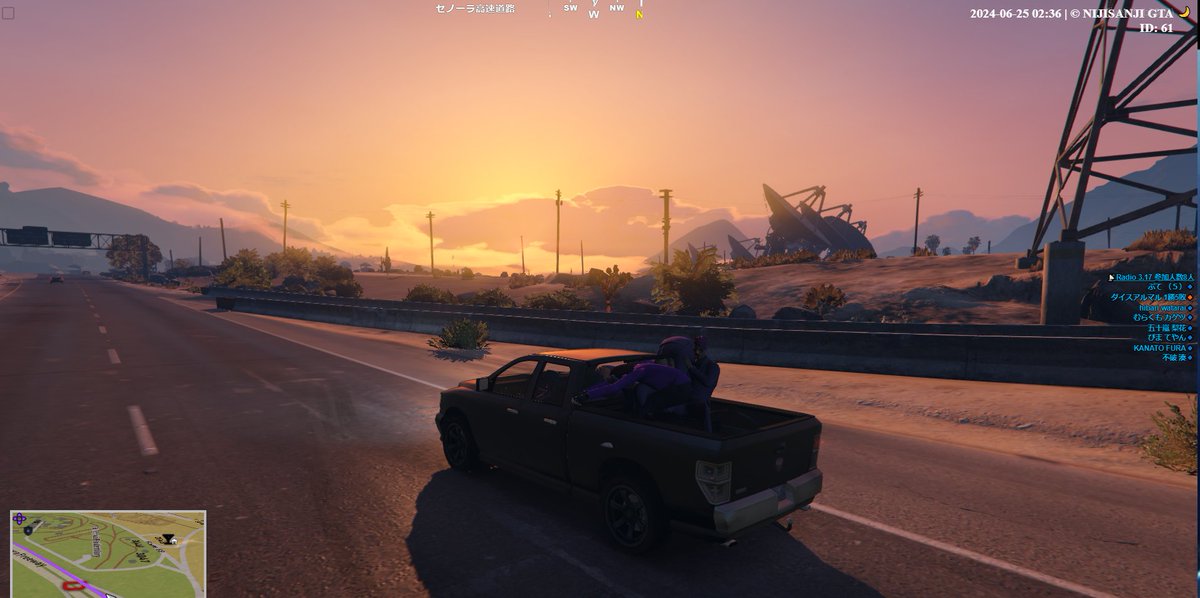Click the N marker on the compass bar
1200x598 pixels.
pyautogui.click(x=639, y=14)
